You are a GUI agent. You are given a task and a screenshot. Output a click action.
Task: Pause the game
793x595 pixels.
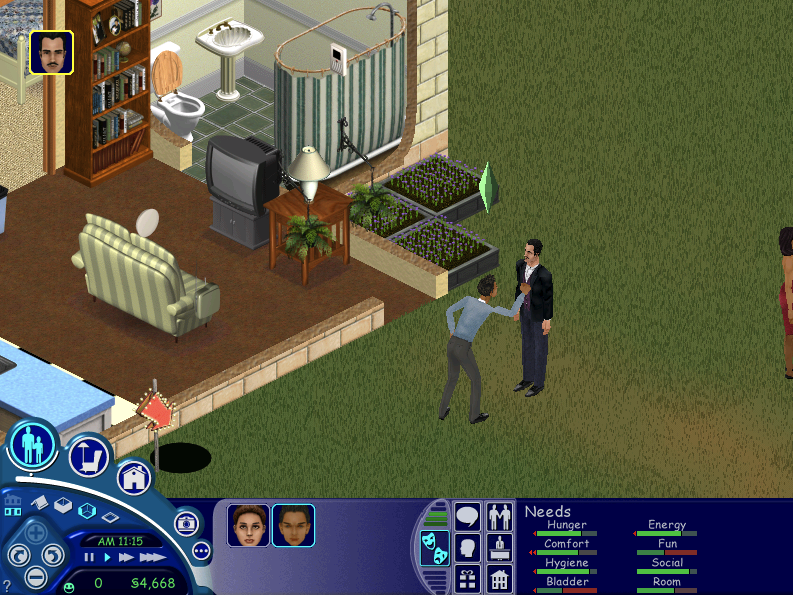coord(89,557)
